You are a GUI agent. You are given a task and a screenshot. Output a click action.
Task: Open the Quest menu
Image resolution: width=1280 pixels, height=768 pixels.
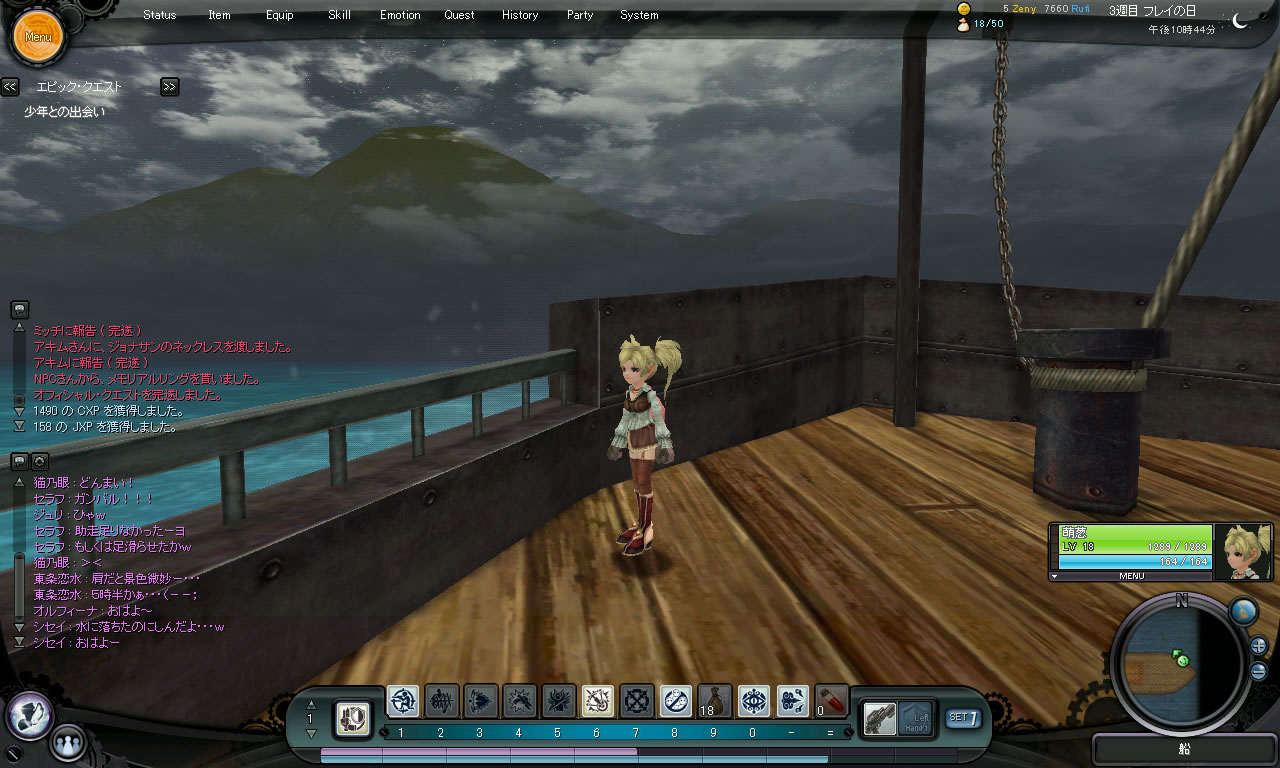(459, 15)
